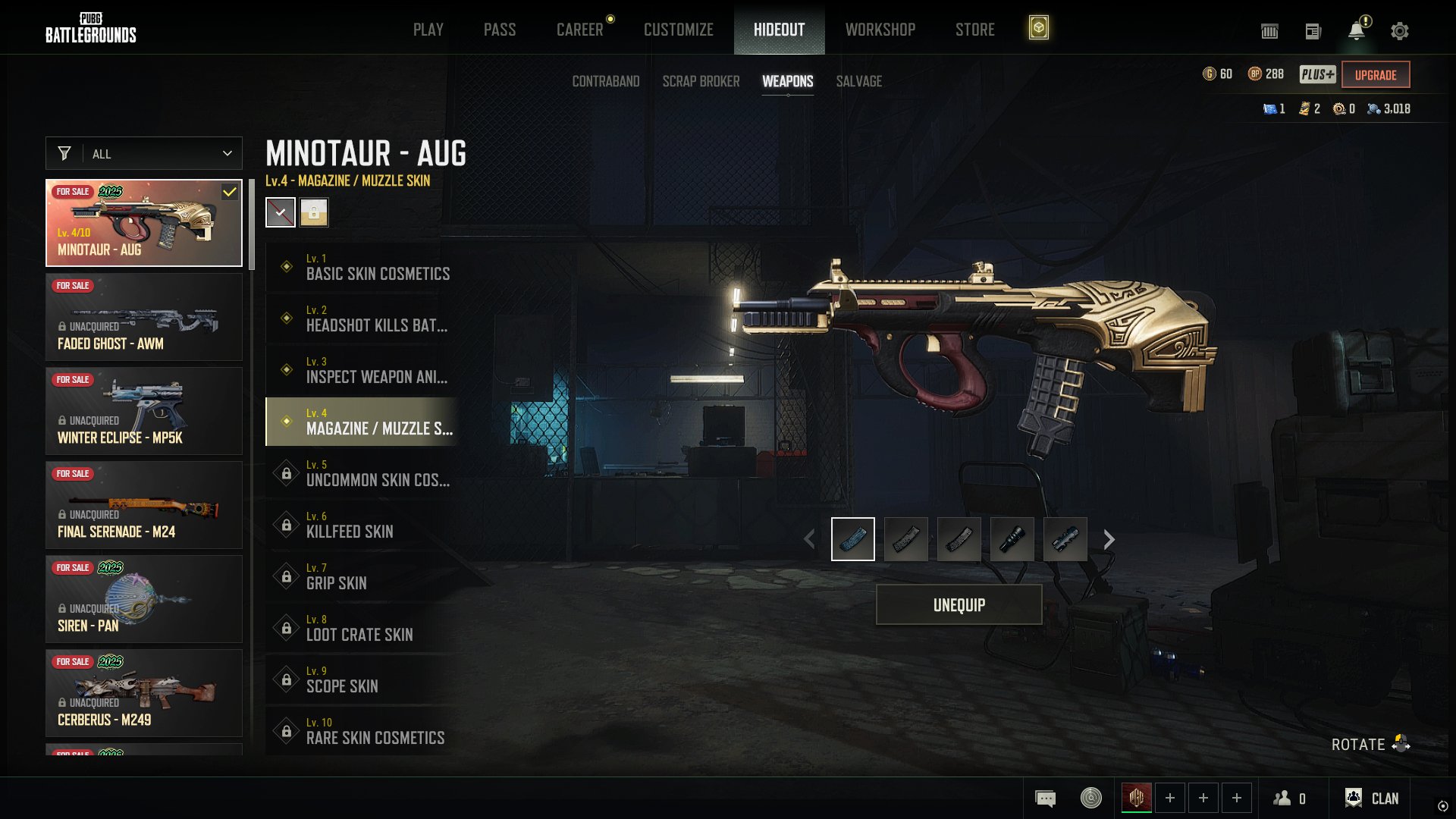Click the UNEQUIP button
Viewport: 1456px width, 819px height.
(x=959, y=604)
